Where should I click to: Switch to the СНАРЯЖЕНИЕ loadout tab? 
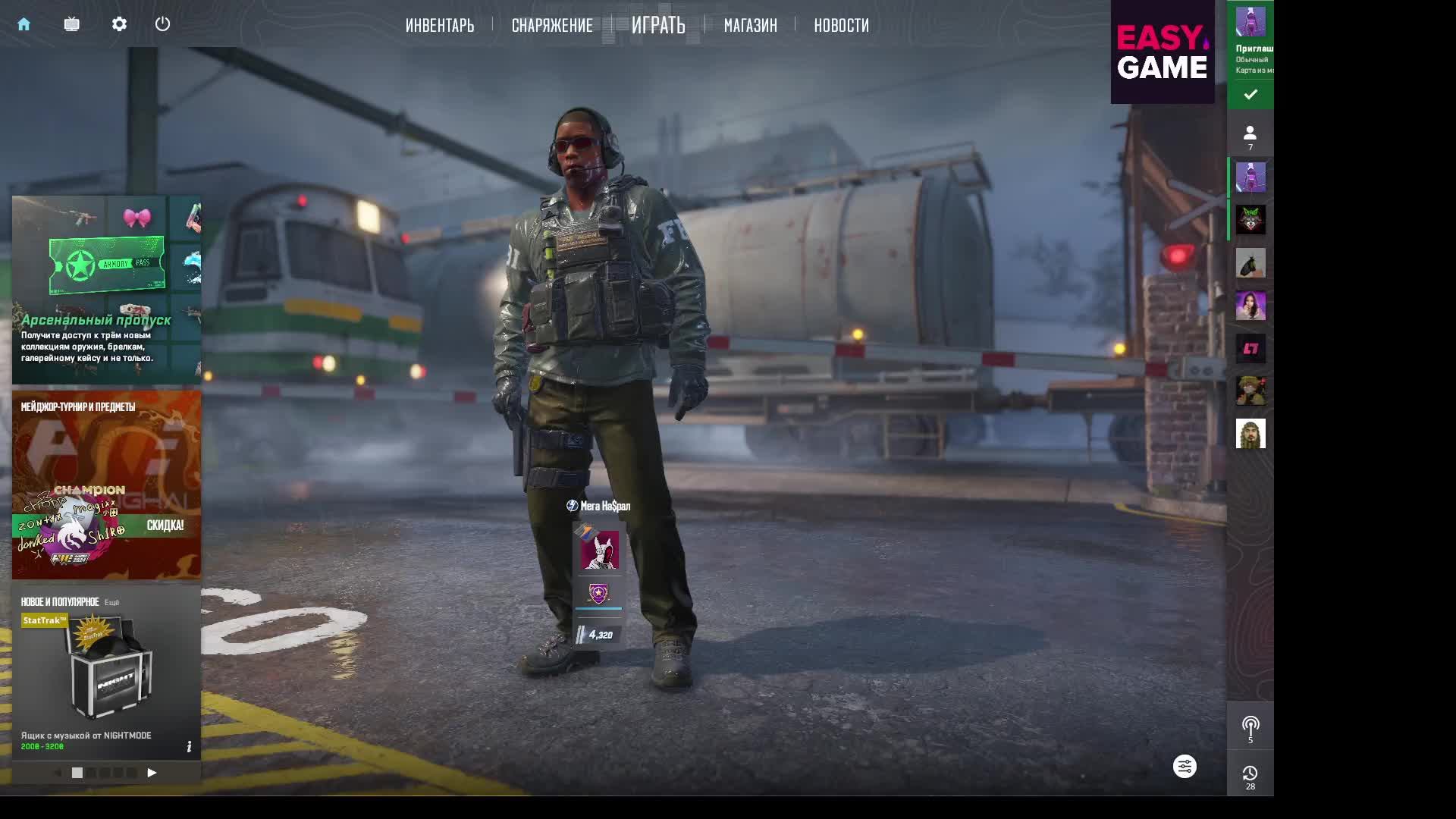pos(552,25)
